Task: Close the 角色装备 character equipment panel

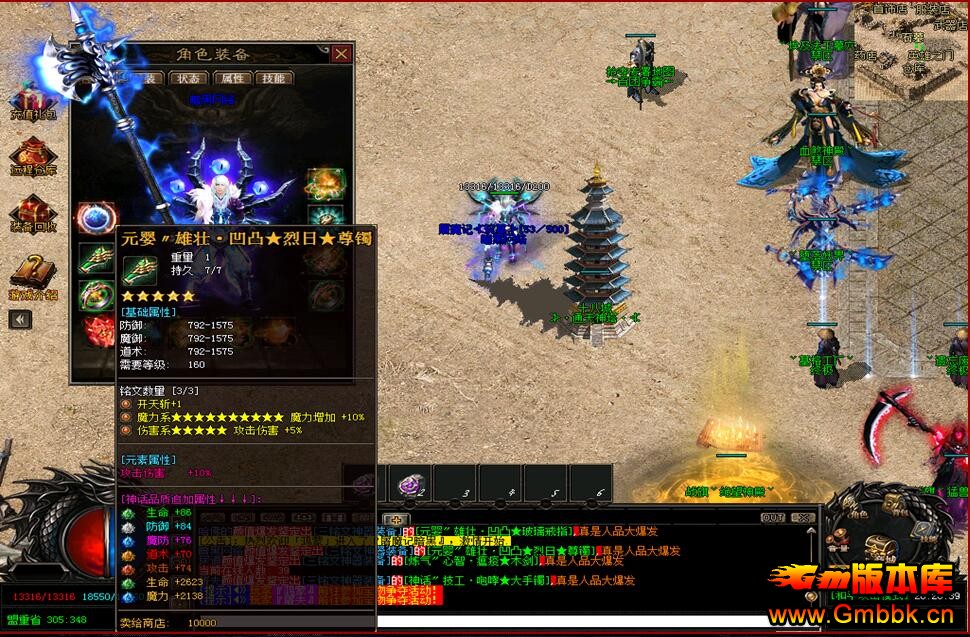Action: (x=342, y=54)
